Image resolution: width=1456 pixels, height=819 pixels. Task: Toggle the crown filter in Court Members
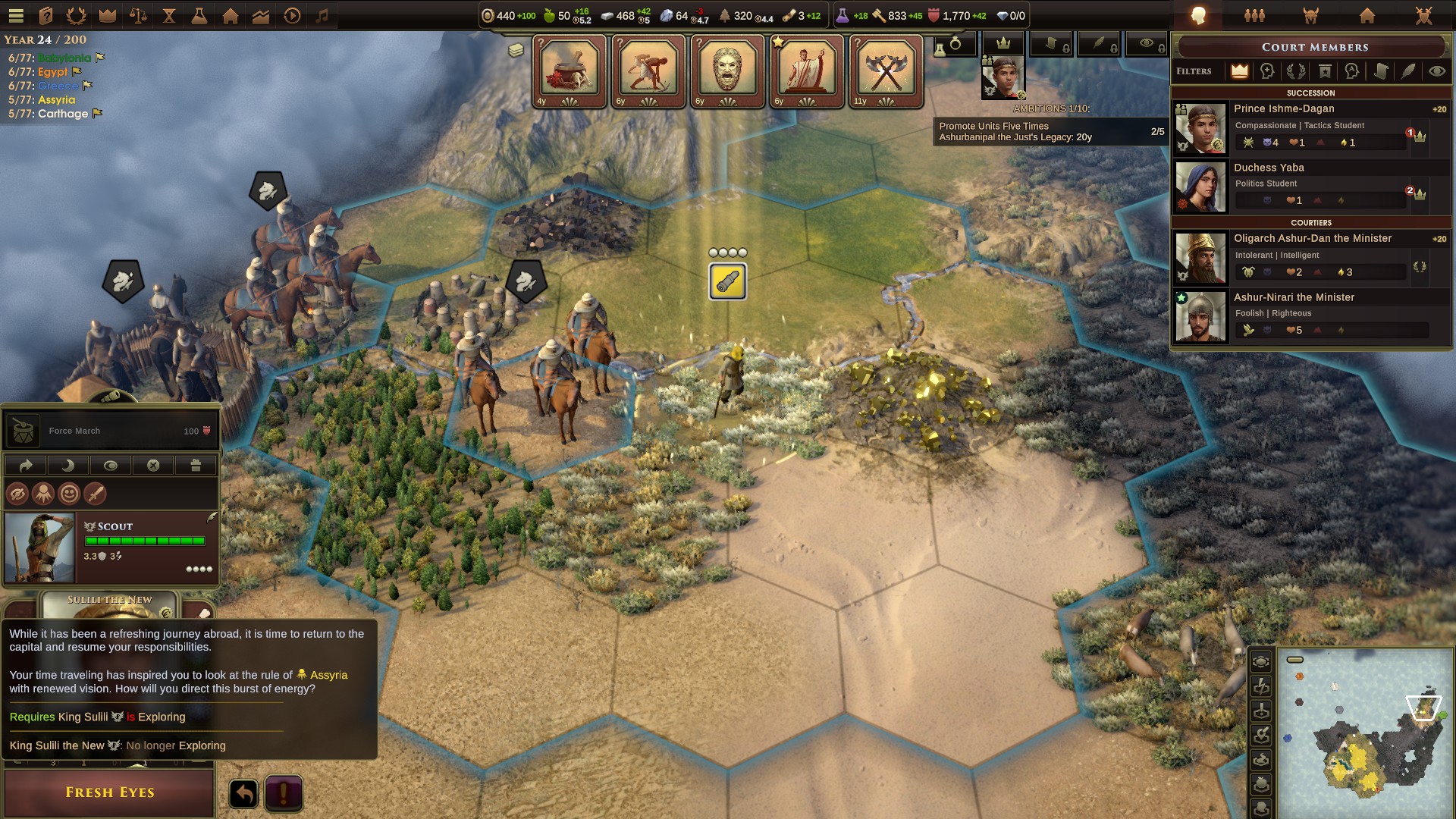click(x=1240, y=71)
